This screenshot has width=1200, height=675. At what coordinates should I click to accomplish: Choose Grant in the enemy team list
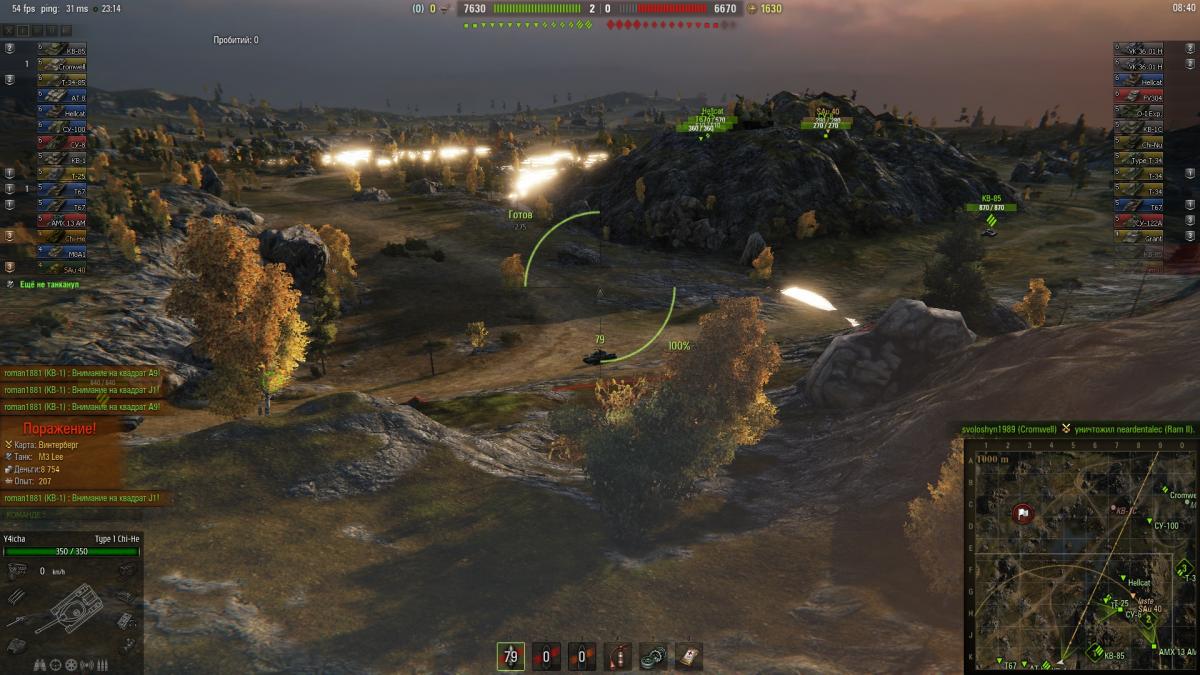tap(1139, 238)
